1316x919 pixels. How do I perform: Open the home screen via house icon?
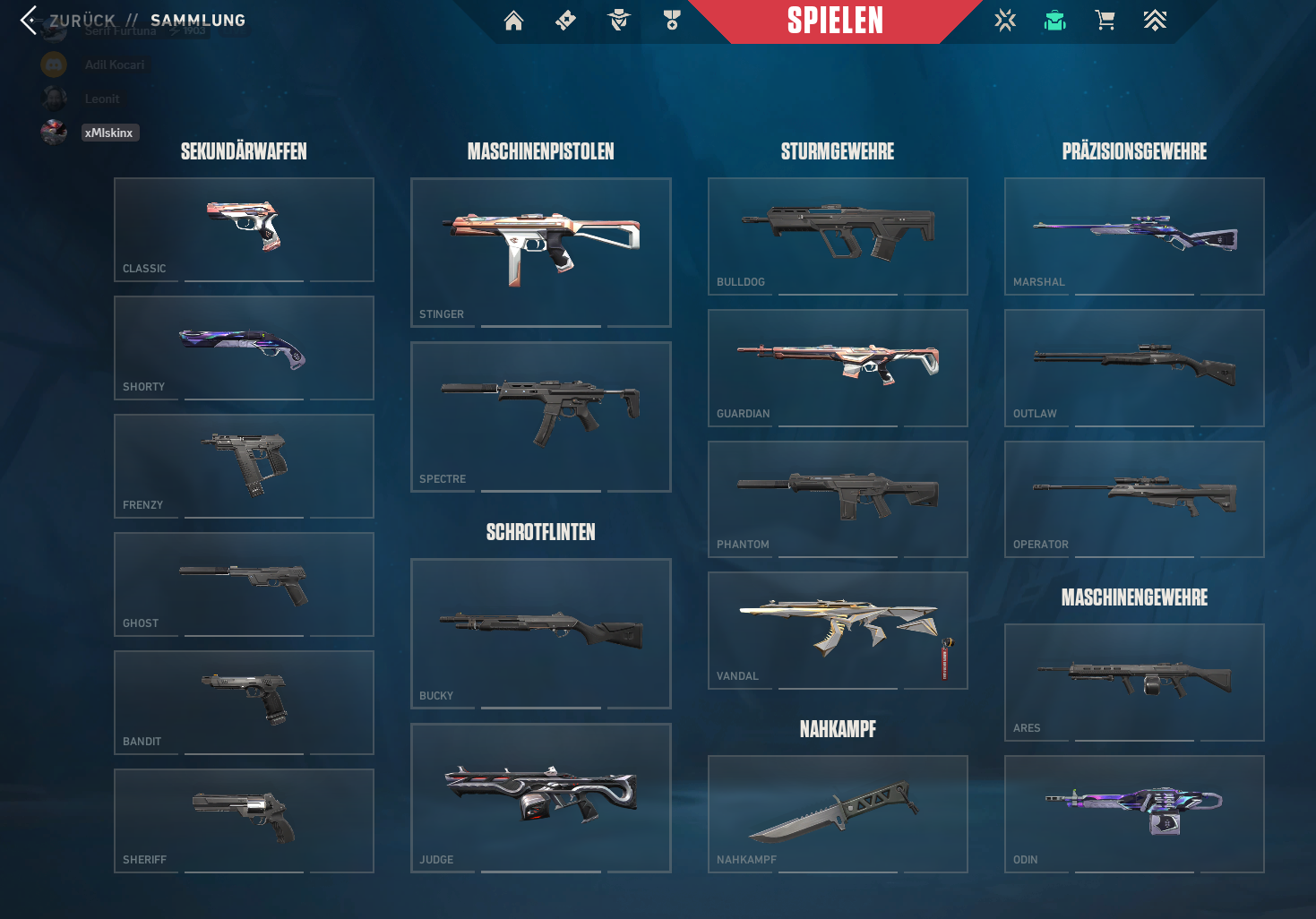point(513,21)
